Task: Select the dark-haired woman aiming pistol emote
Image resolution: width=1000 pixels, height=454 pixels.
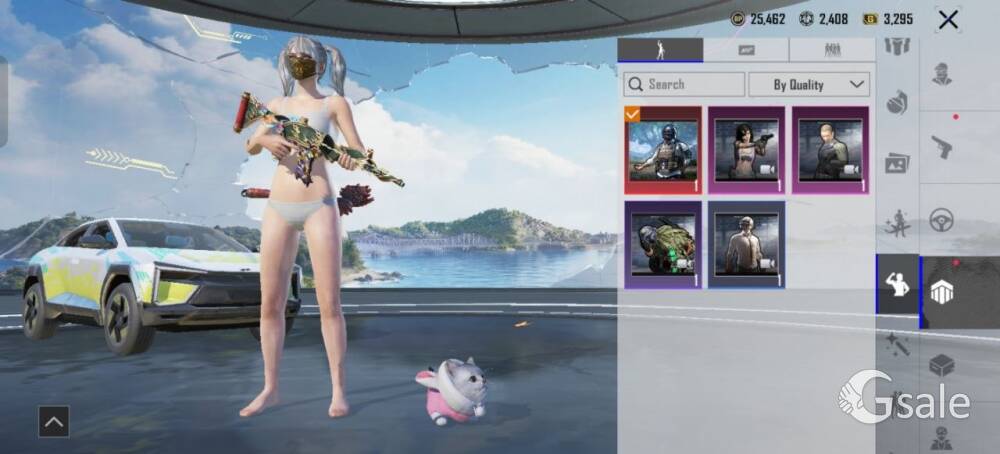Action: coord(746,150)
